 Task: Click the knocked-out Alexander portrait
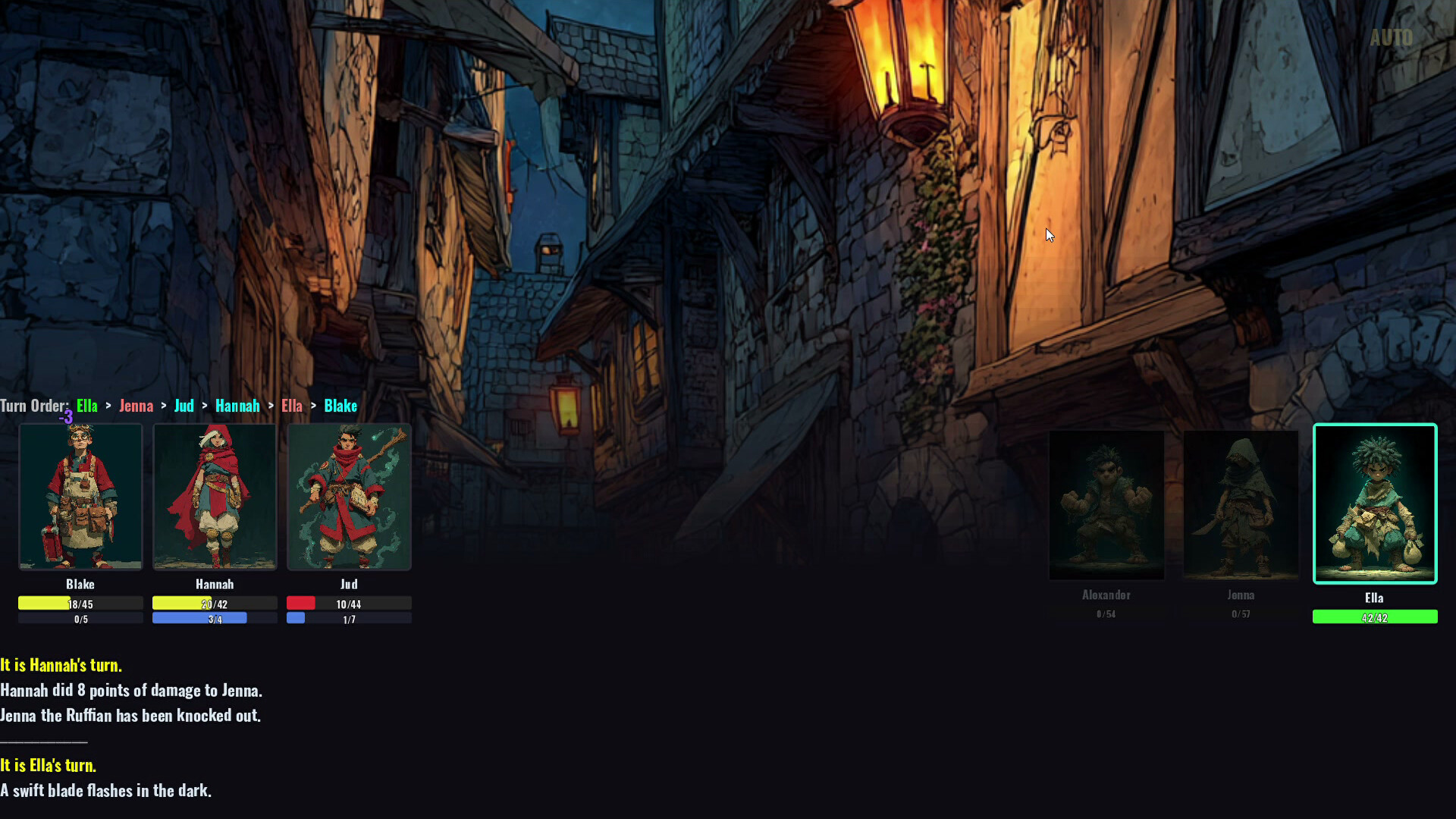[x=1106, y=504]
